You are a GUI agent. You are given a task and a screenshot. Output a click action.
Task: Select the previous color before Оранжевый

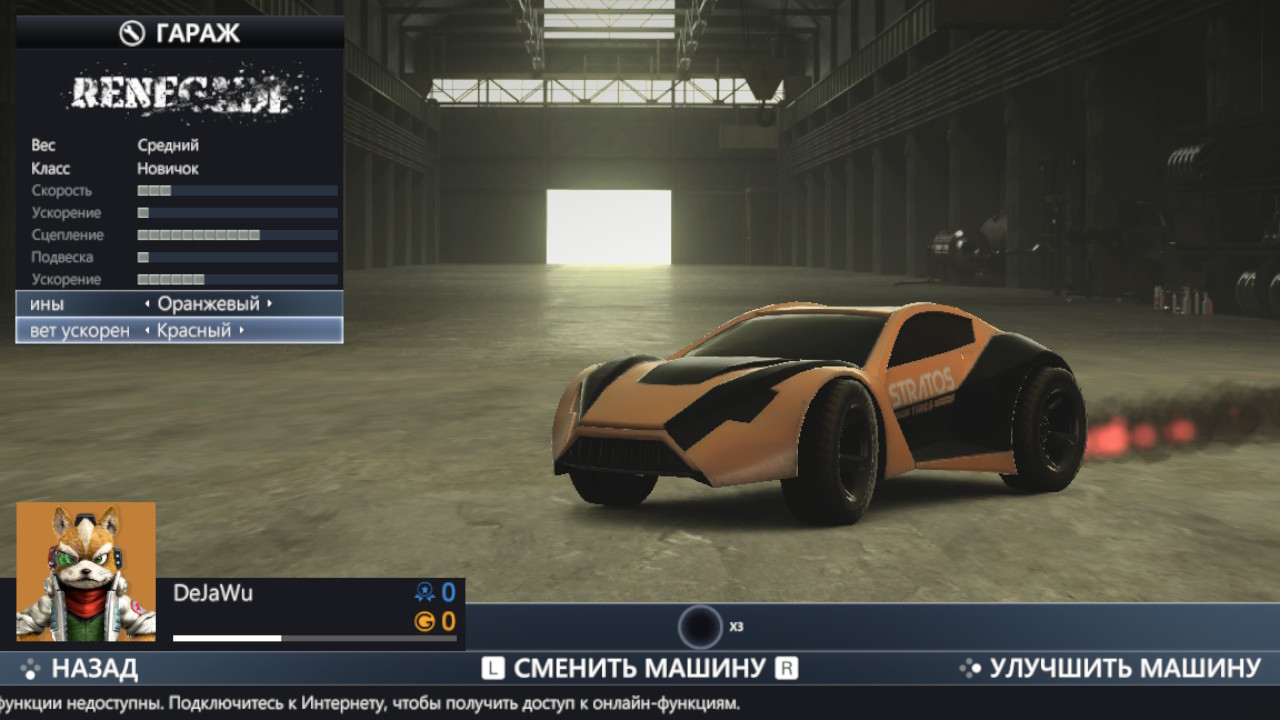point(148,304)
